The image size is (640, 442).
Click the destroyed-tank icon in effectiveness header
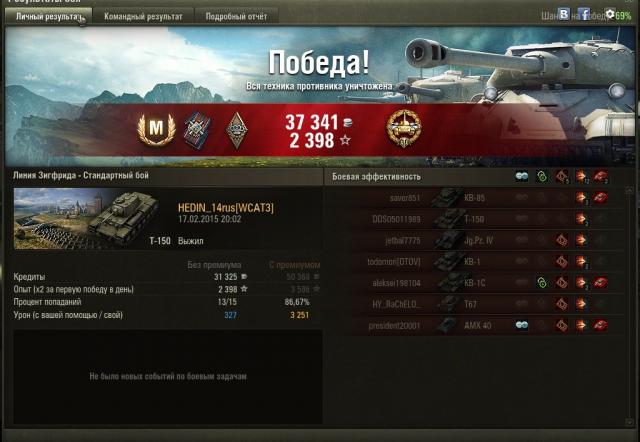tap(601, 177)
